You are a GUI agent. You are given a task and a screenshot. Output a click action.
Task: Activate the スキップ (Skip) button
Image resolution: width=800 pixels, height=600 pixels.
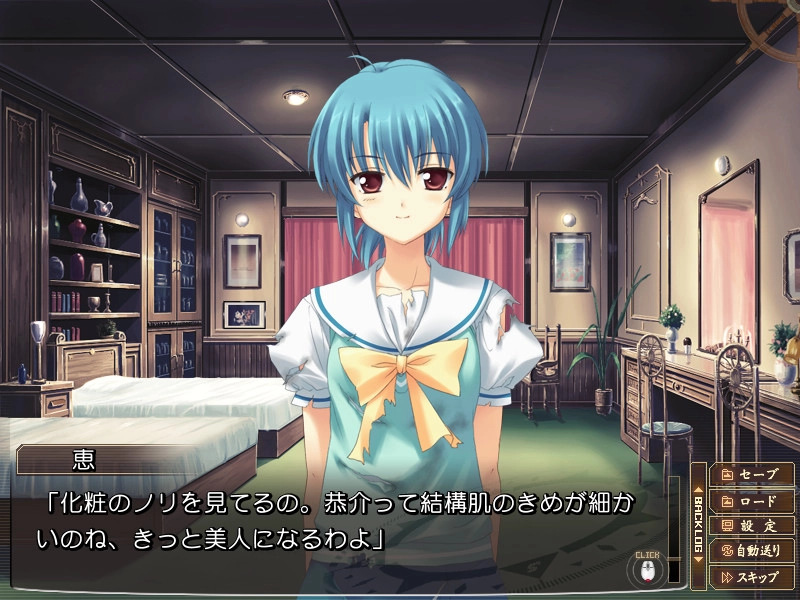(751, 576)
